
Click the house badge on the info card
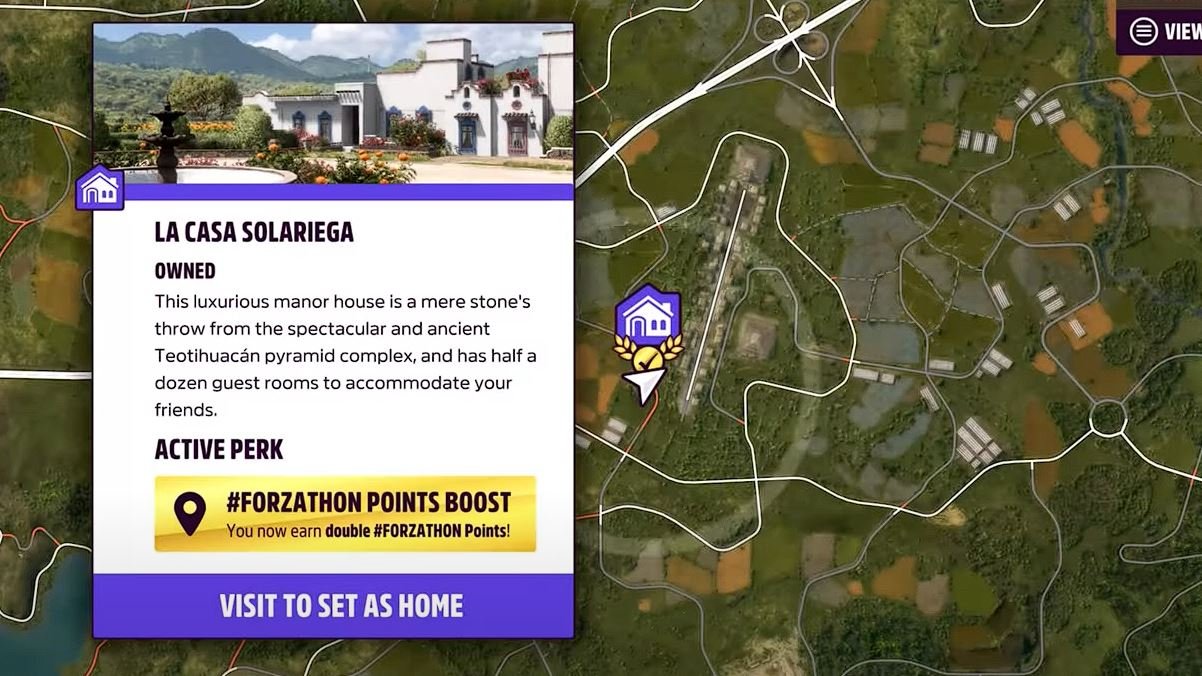100,188
